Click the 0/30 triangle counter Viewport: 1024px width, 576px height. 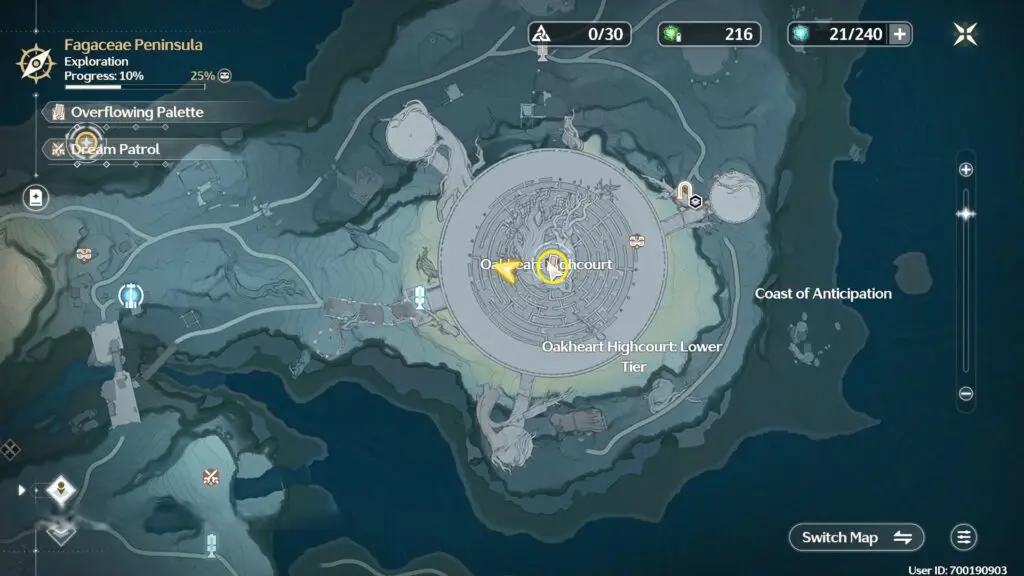point(581,34)
